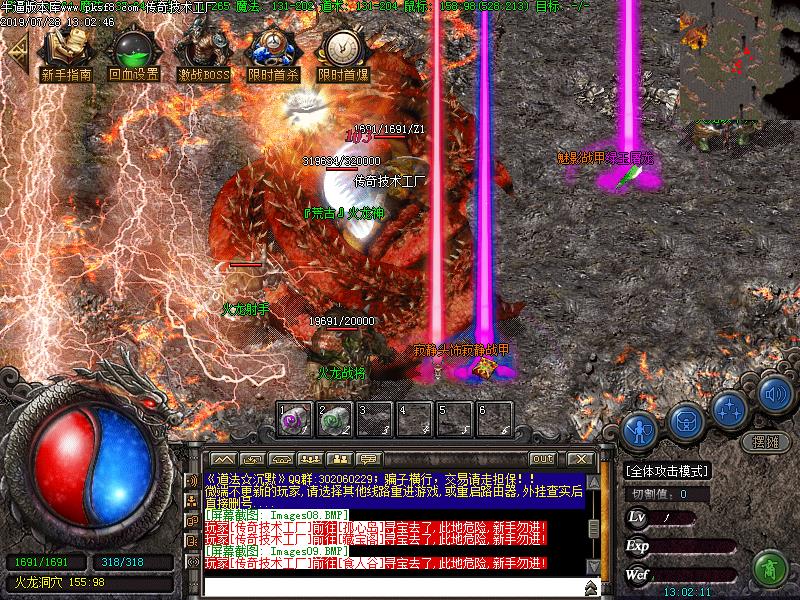800x600 pixels.
Task: Open the 新手指南 beginner guide
Action: tap(66, 55)
